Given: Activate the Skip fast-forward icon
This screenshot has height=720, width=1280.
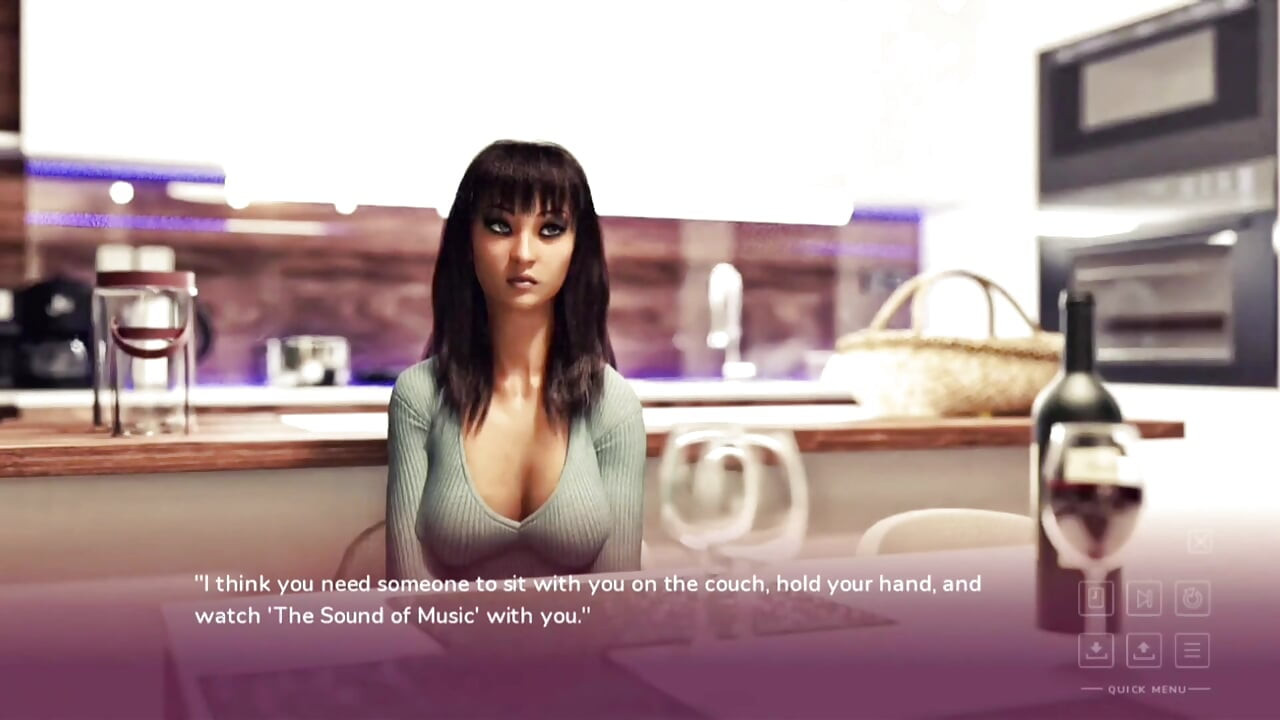Looking at the screenshot, I should click(x=1144, y=598).
